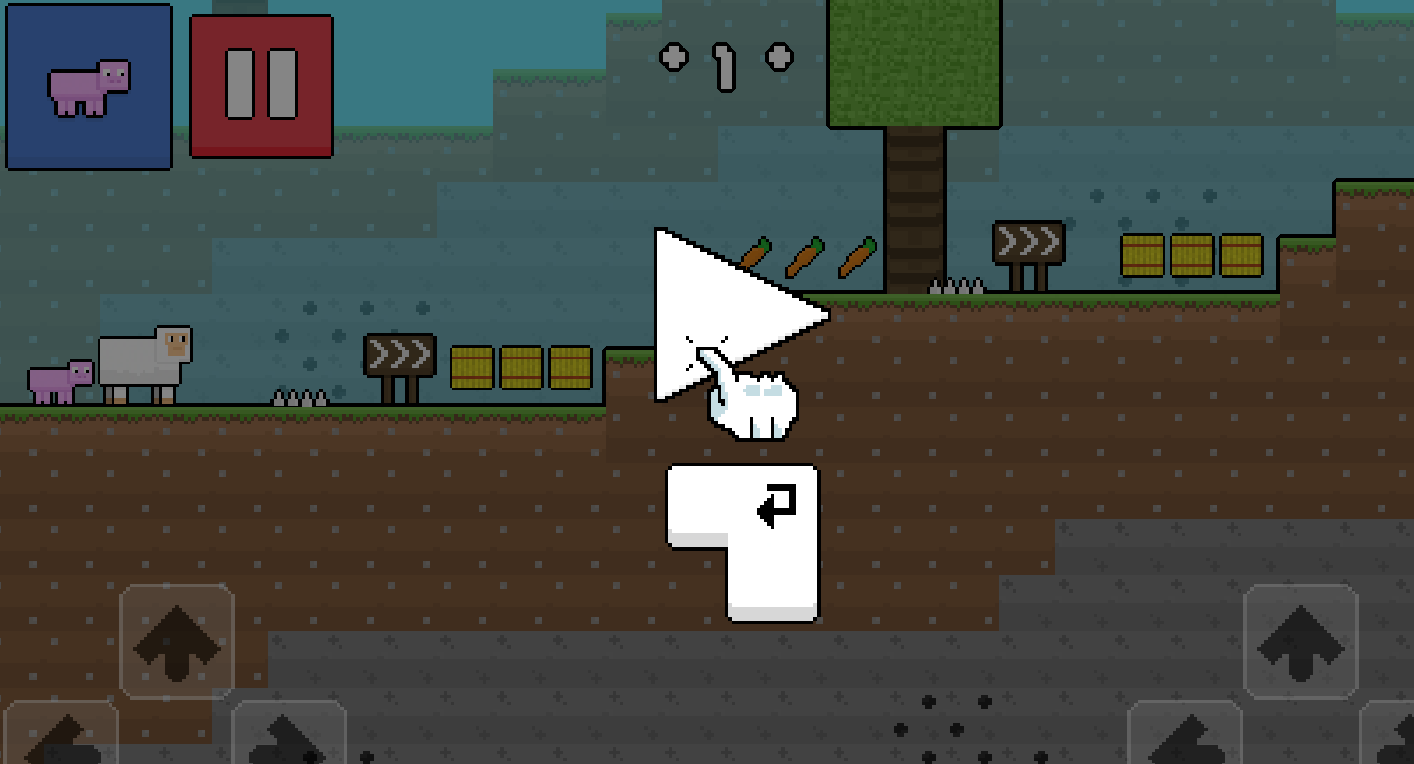
Task: Click the tree trunk ladder
Action: (915, 210)
